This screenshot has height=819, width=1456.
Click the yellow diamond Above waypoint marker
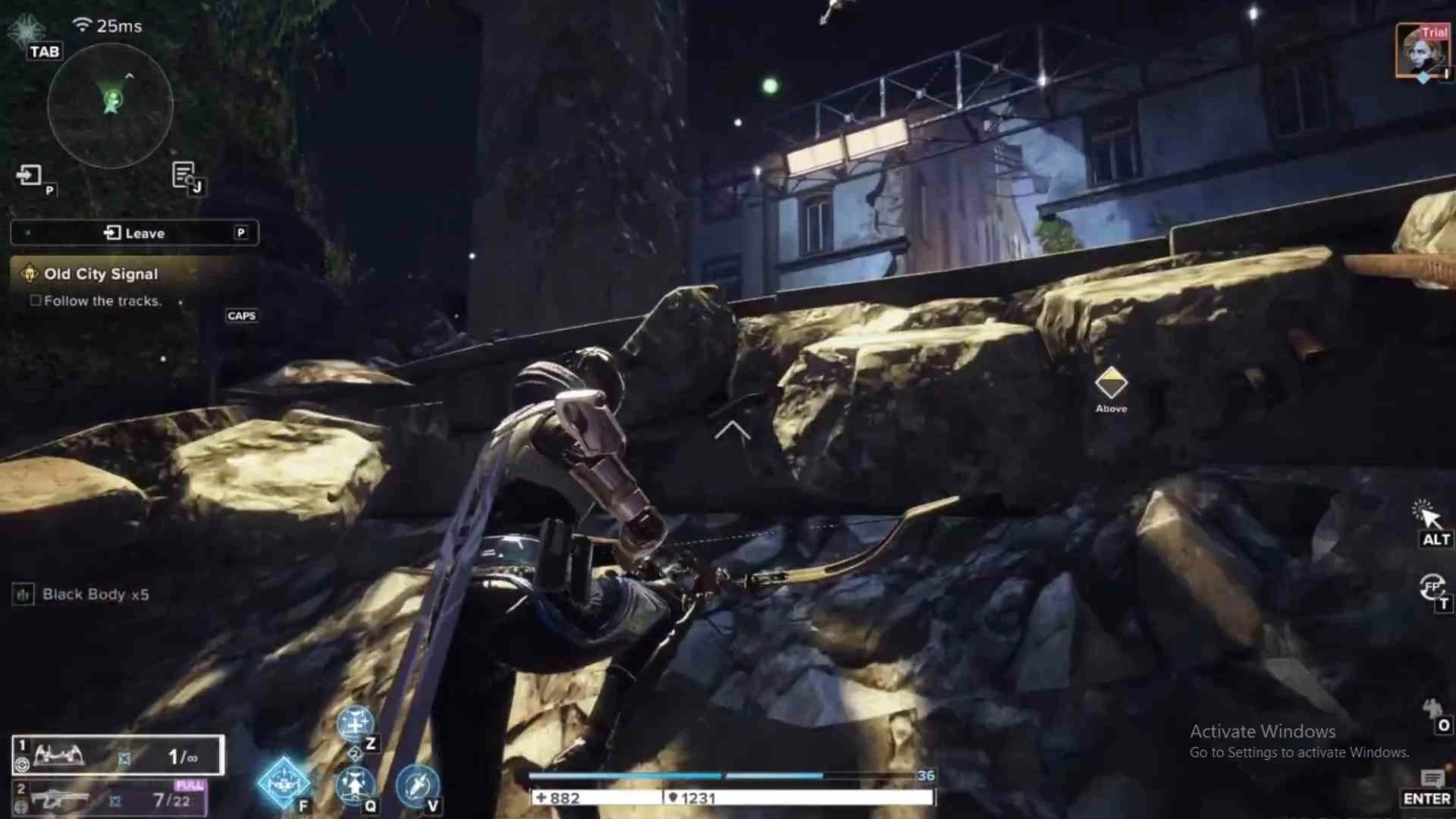(1111, 383)
